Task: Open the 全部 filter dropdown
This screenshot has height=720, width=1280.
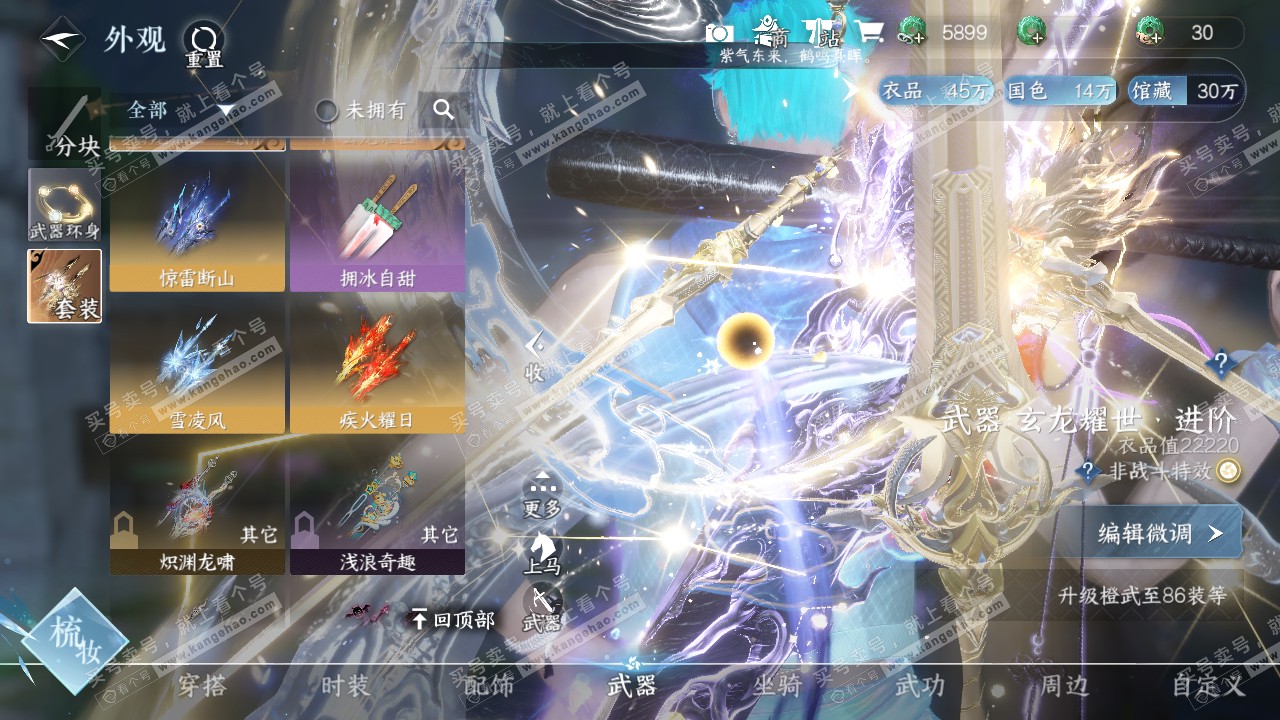Action: click(180, 110)
